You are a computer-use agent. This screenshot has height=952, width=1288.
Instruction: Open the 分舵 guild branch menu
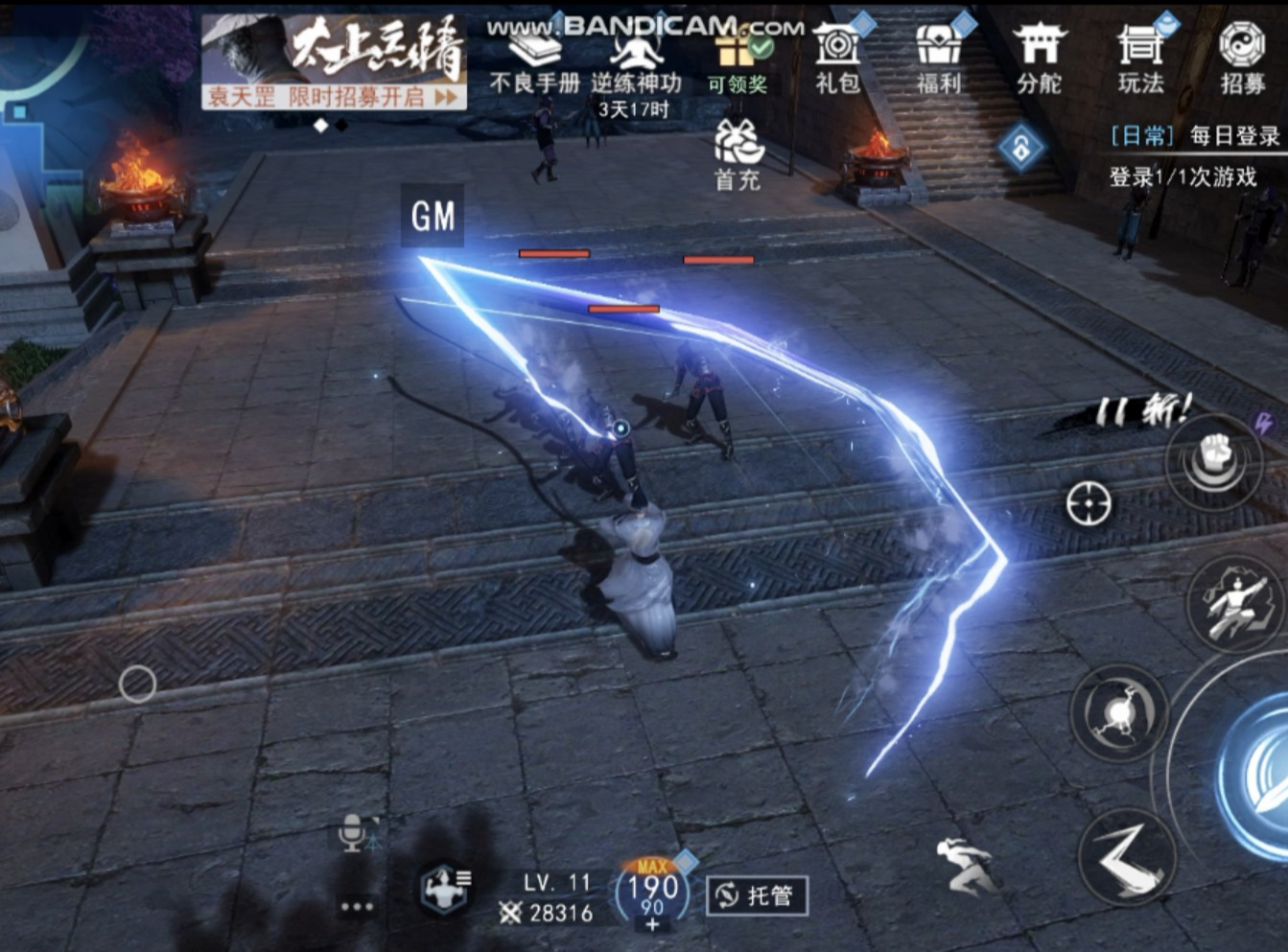click(1039, 58)
